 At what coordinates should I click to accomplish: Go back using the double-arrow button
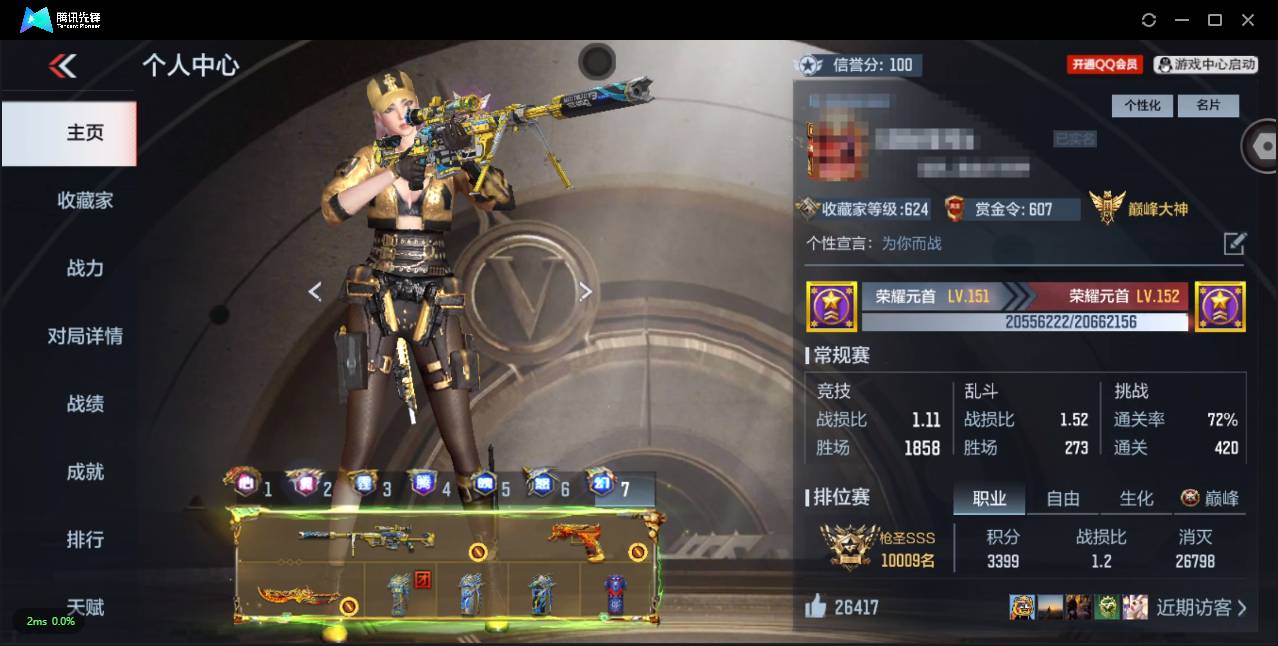pyautogui.click(x=62, y=66)
